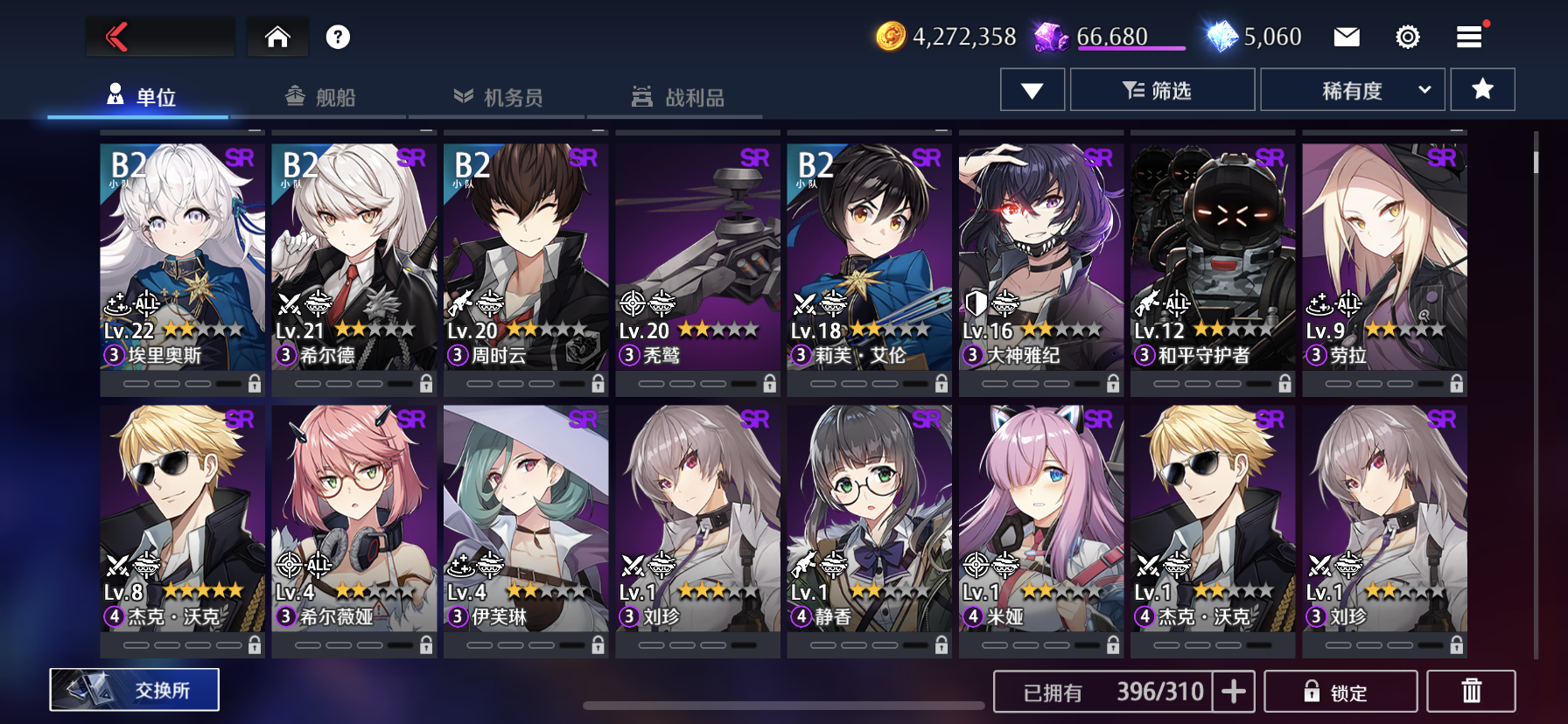This screenshot has width=1568, height=724.
Task: Open the 筛选 filter button
Action: click(1161, 88)
